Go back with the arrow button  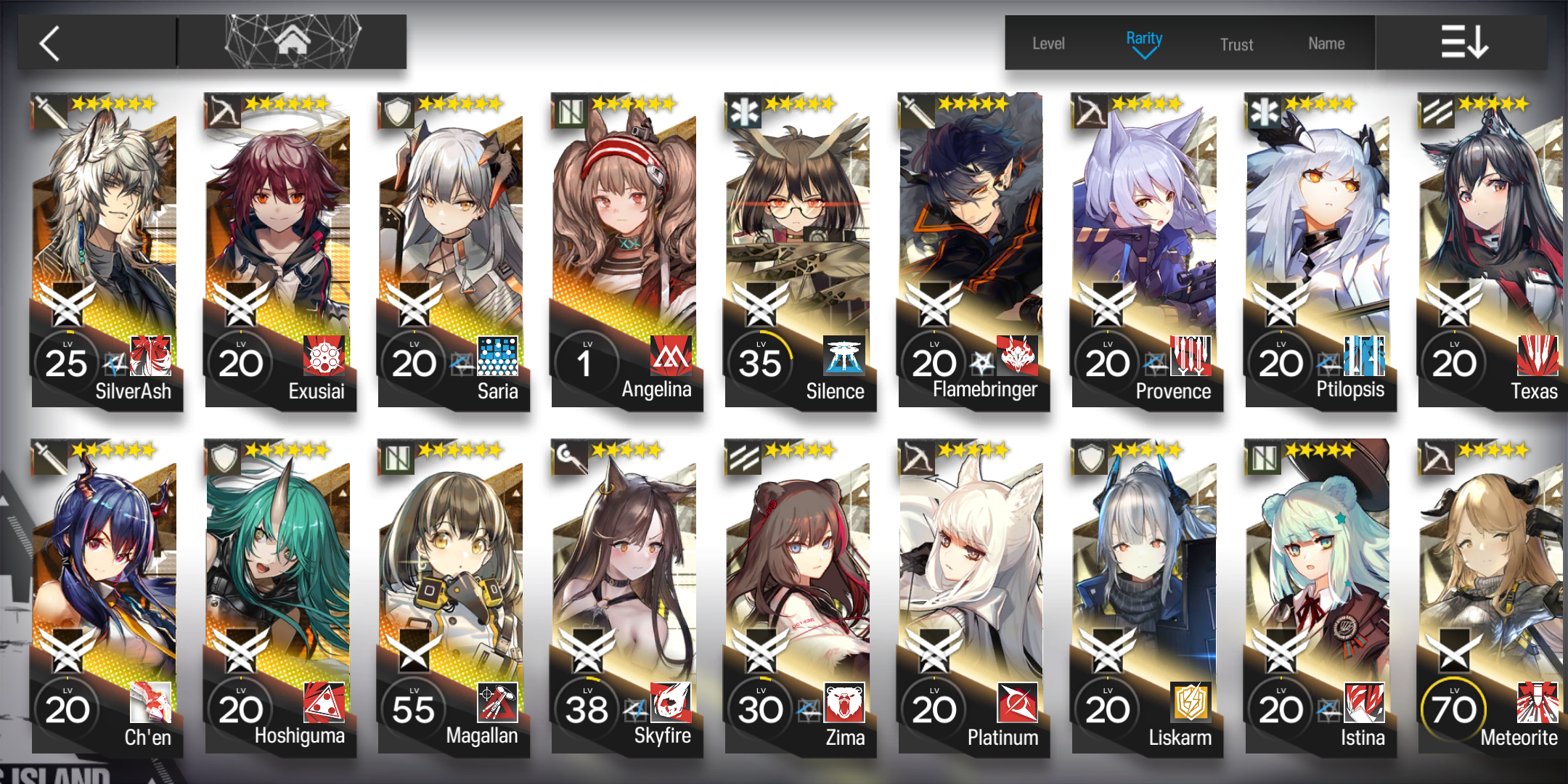click(x=51, y=44)
